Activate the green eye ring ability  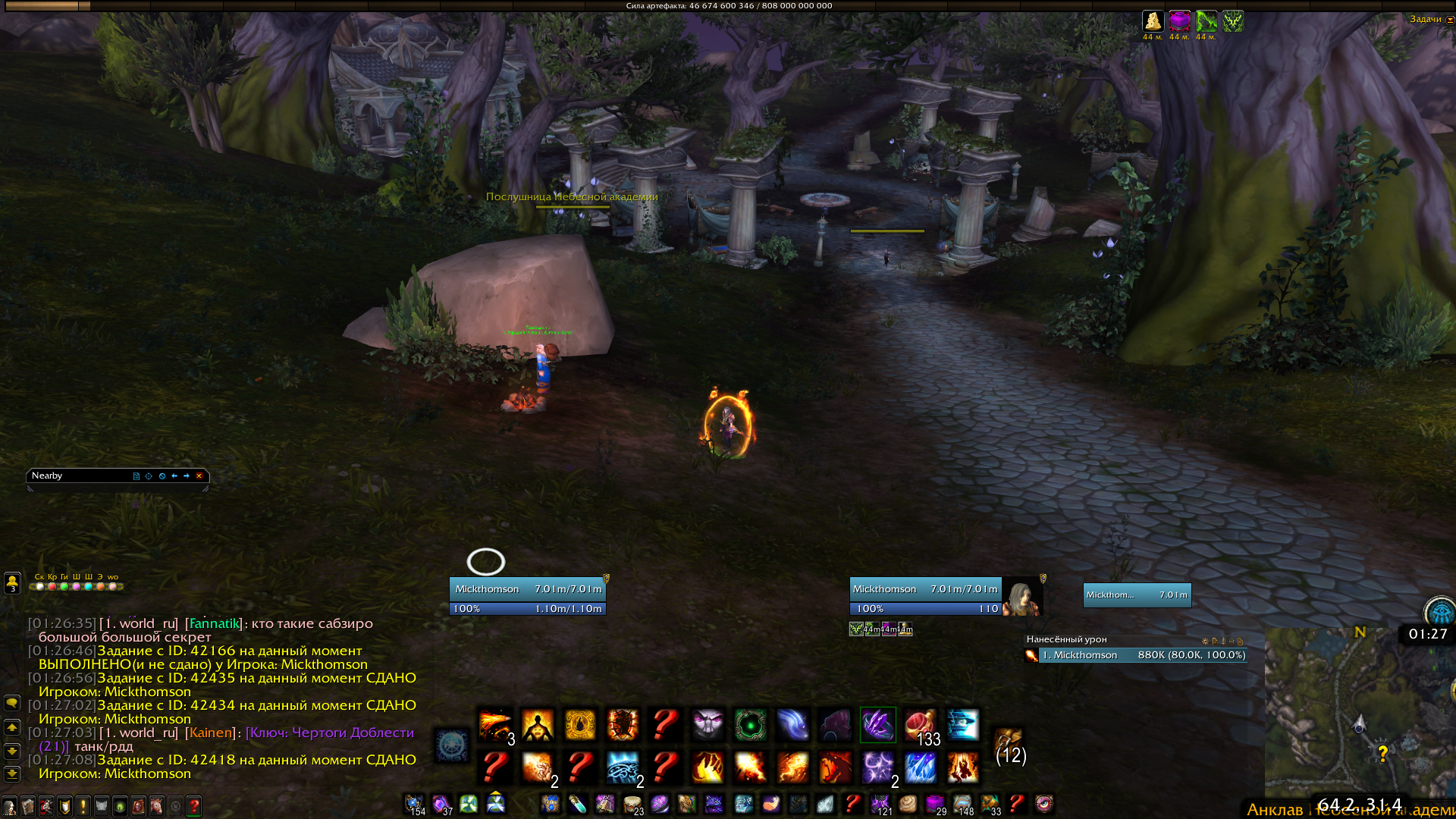(x=750, y=725)
